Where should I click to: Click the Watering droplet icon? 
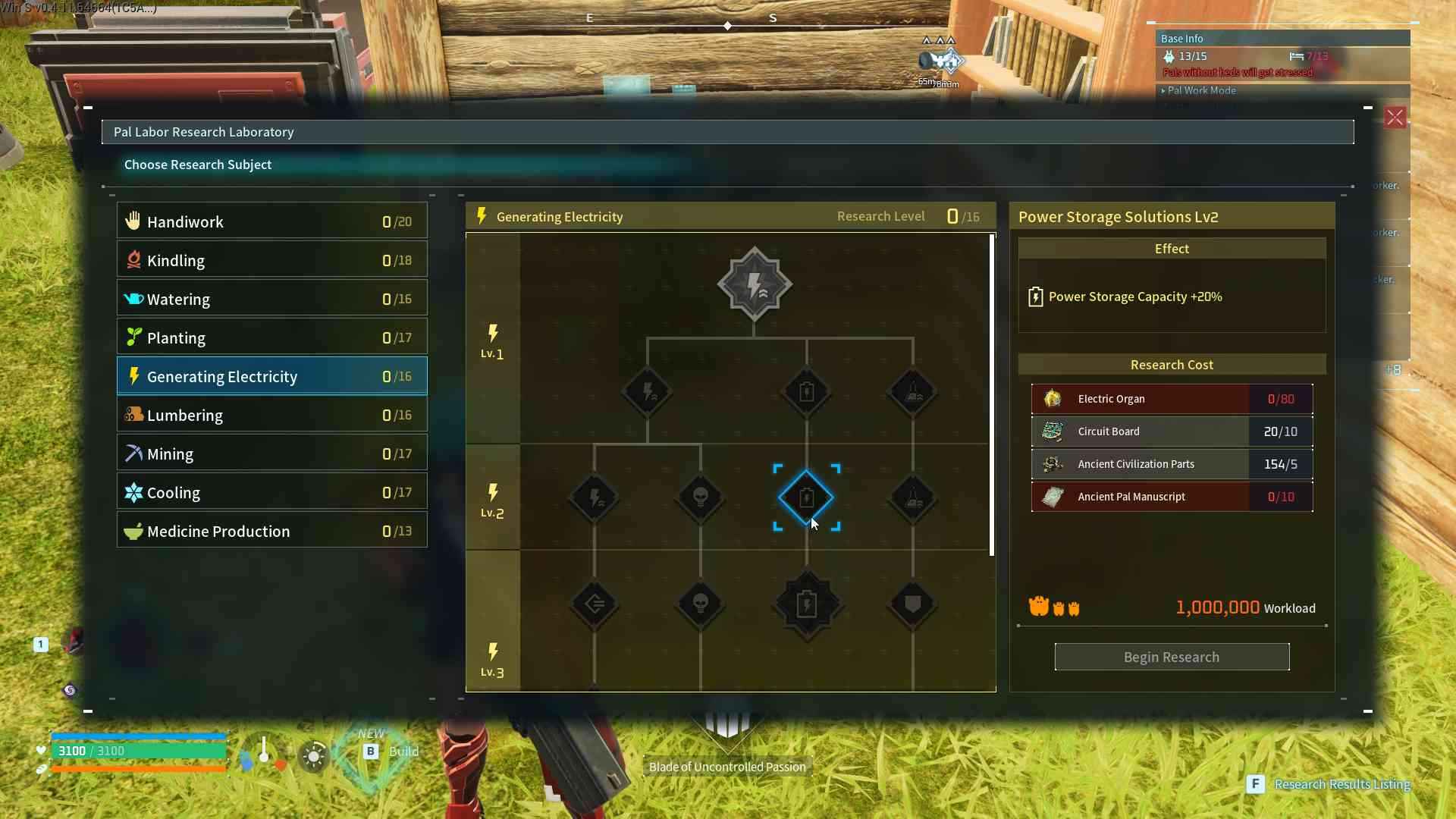133,298
